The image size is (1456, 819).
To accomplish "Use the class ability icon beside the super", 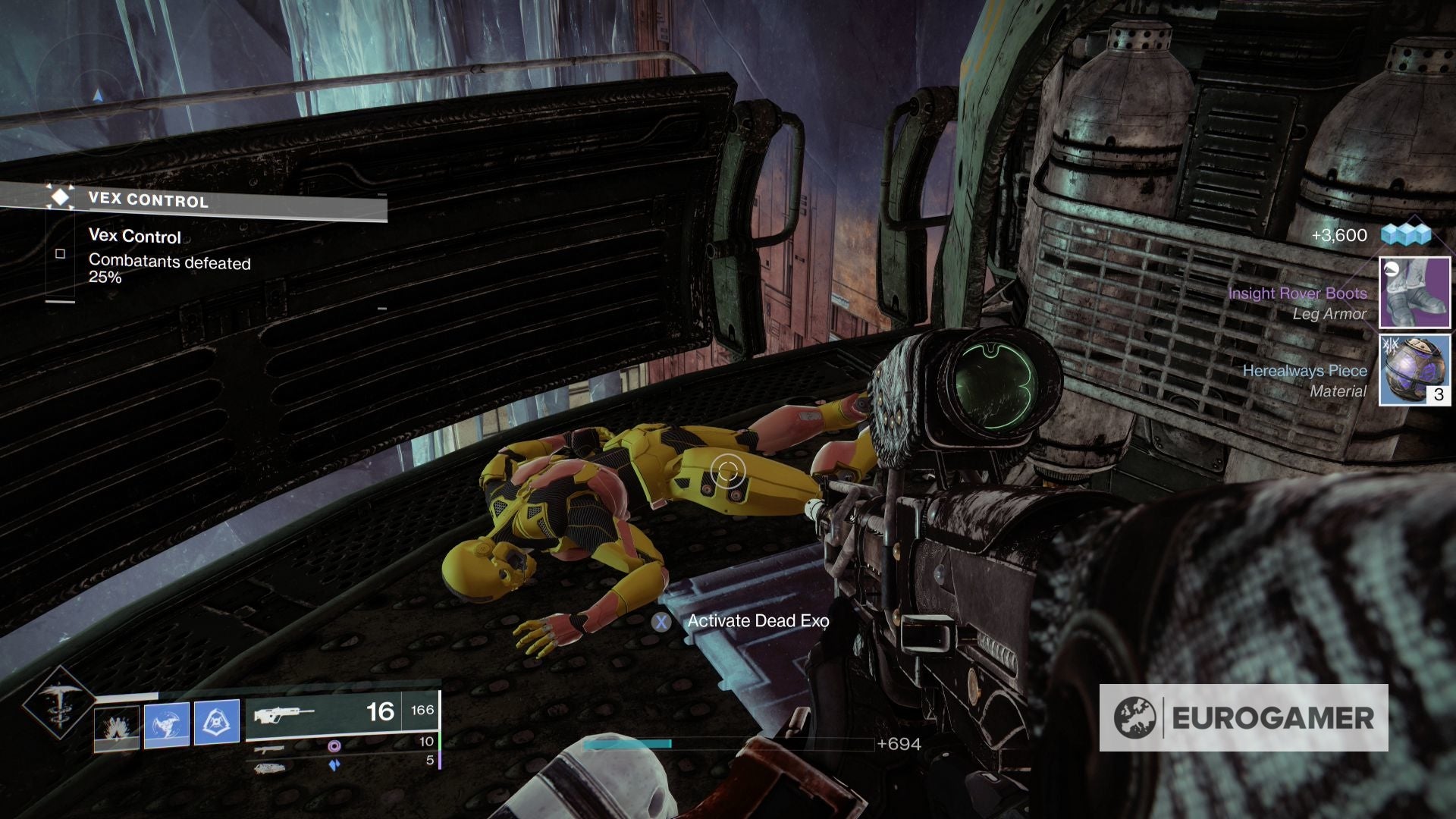I will coord(117,727).
